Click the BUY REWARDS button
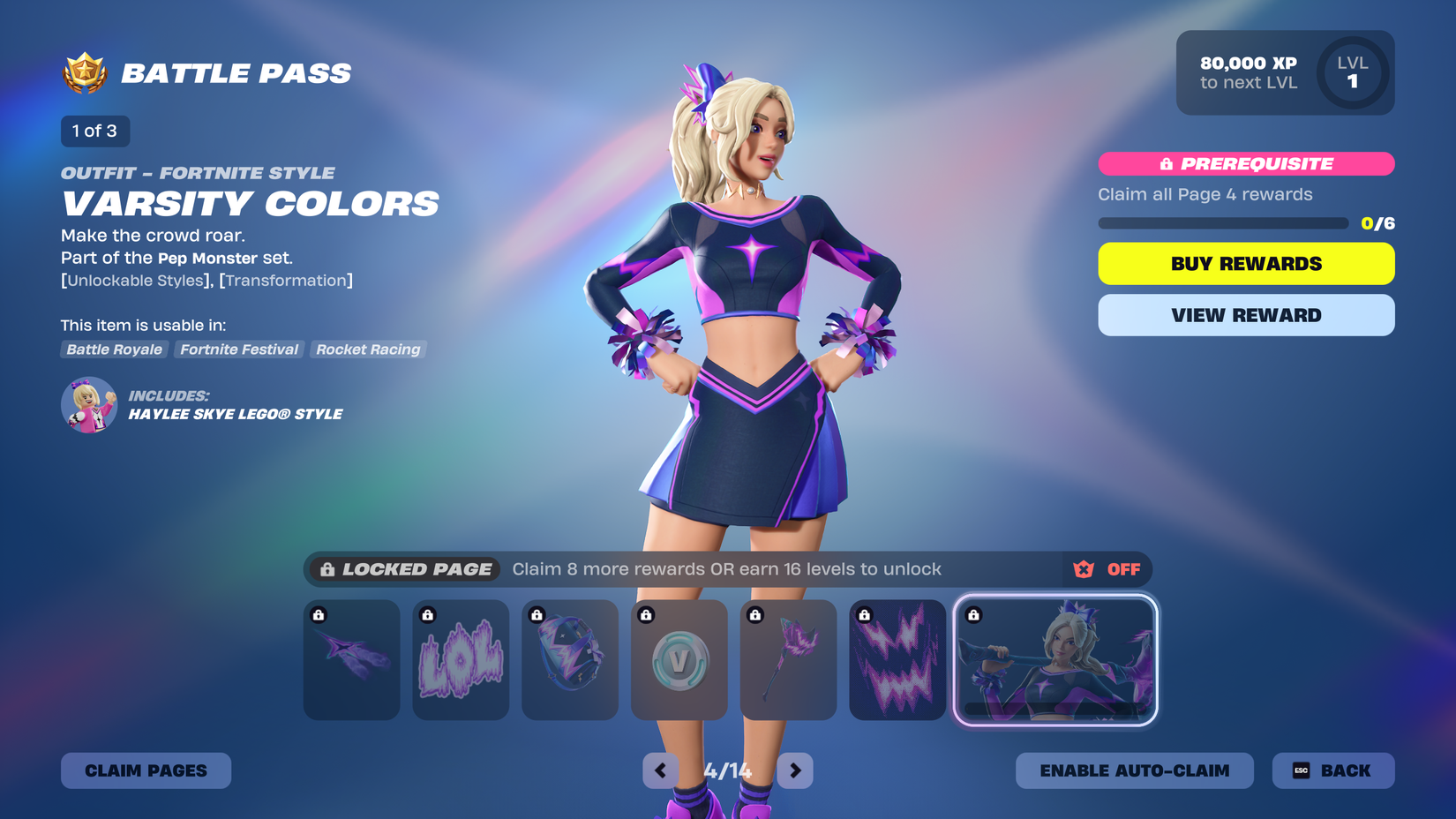The height and width of the screenshot is (819, 1456). click(1245, 263)
